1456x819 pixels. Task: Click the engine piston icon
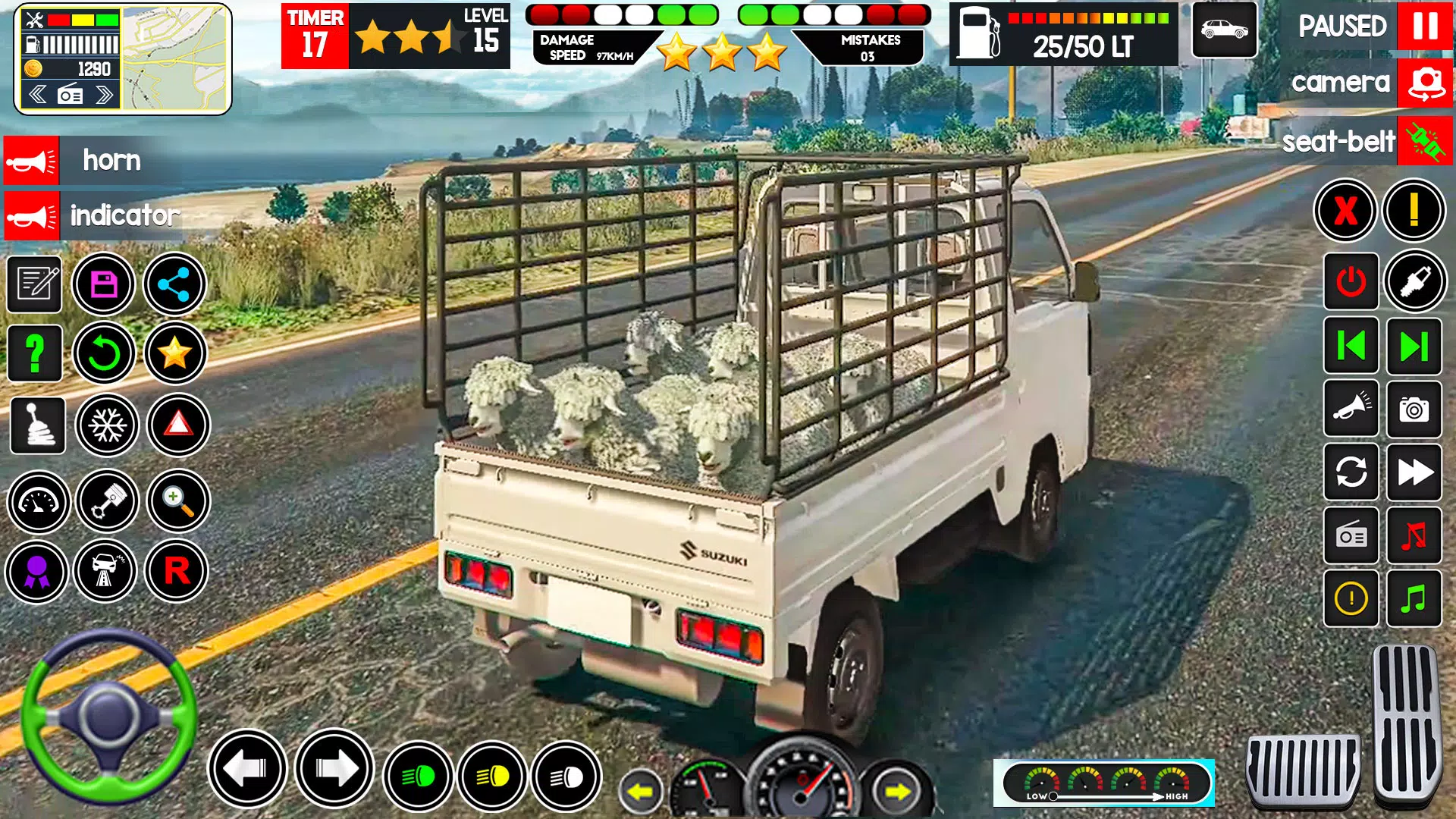click(105, 501)
